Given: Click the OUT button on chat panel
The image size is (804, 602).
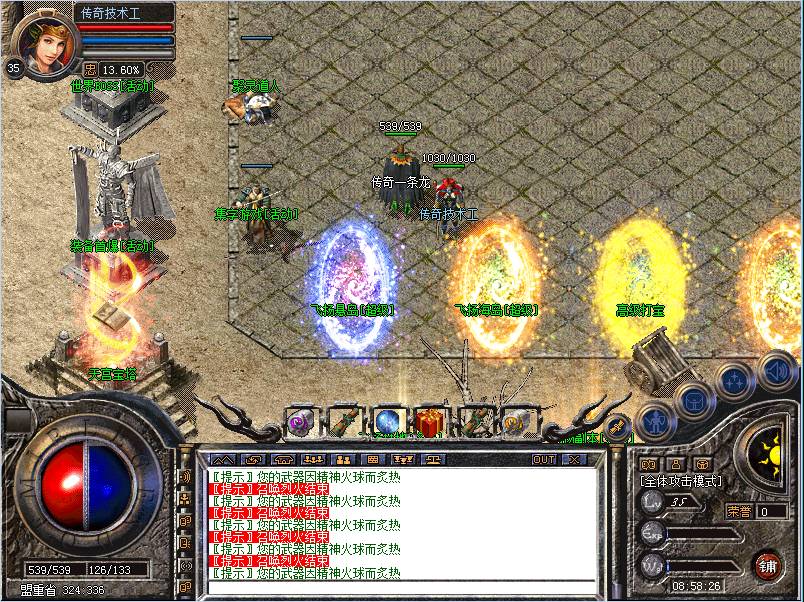Looking at the screenshot, I should [x=543, y=459].
